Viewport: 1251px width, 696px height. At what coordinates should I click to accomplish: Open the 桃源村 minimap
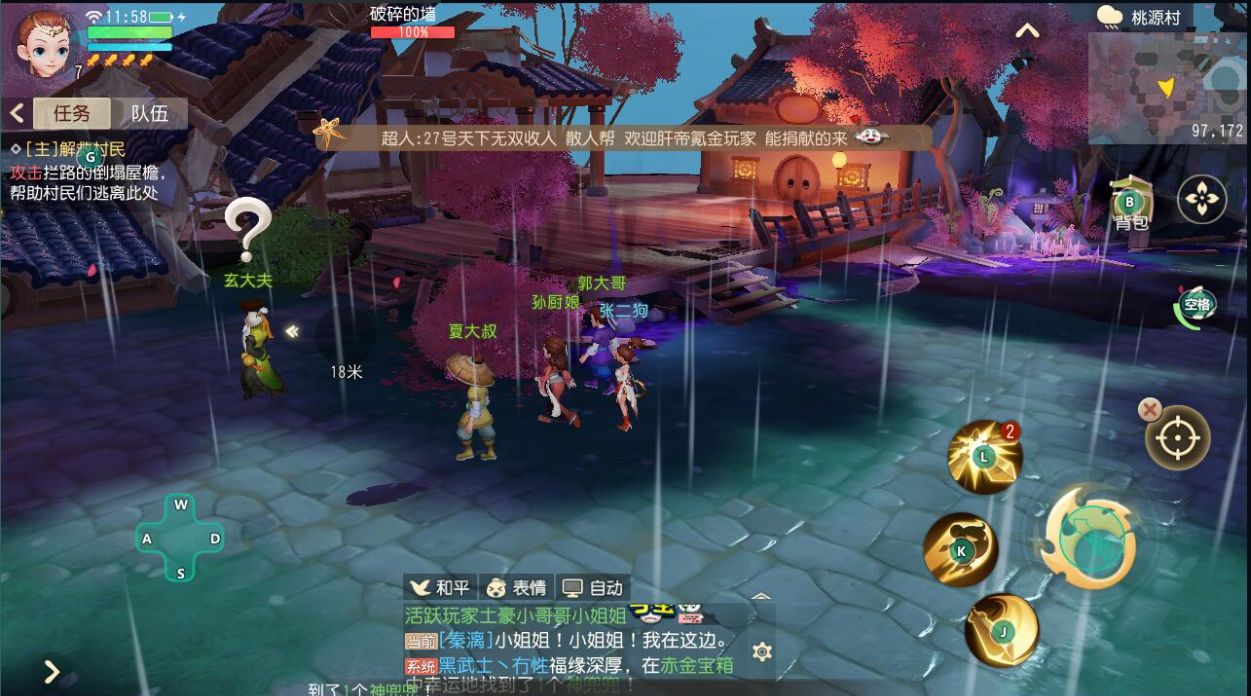[1166, 87]
